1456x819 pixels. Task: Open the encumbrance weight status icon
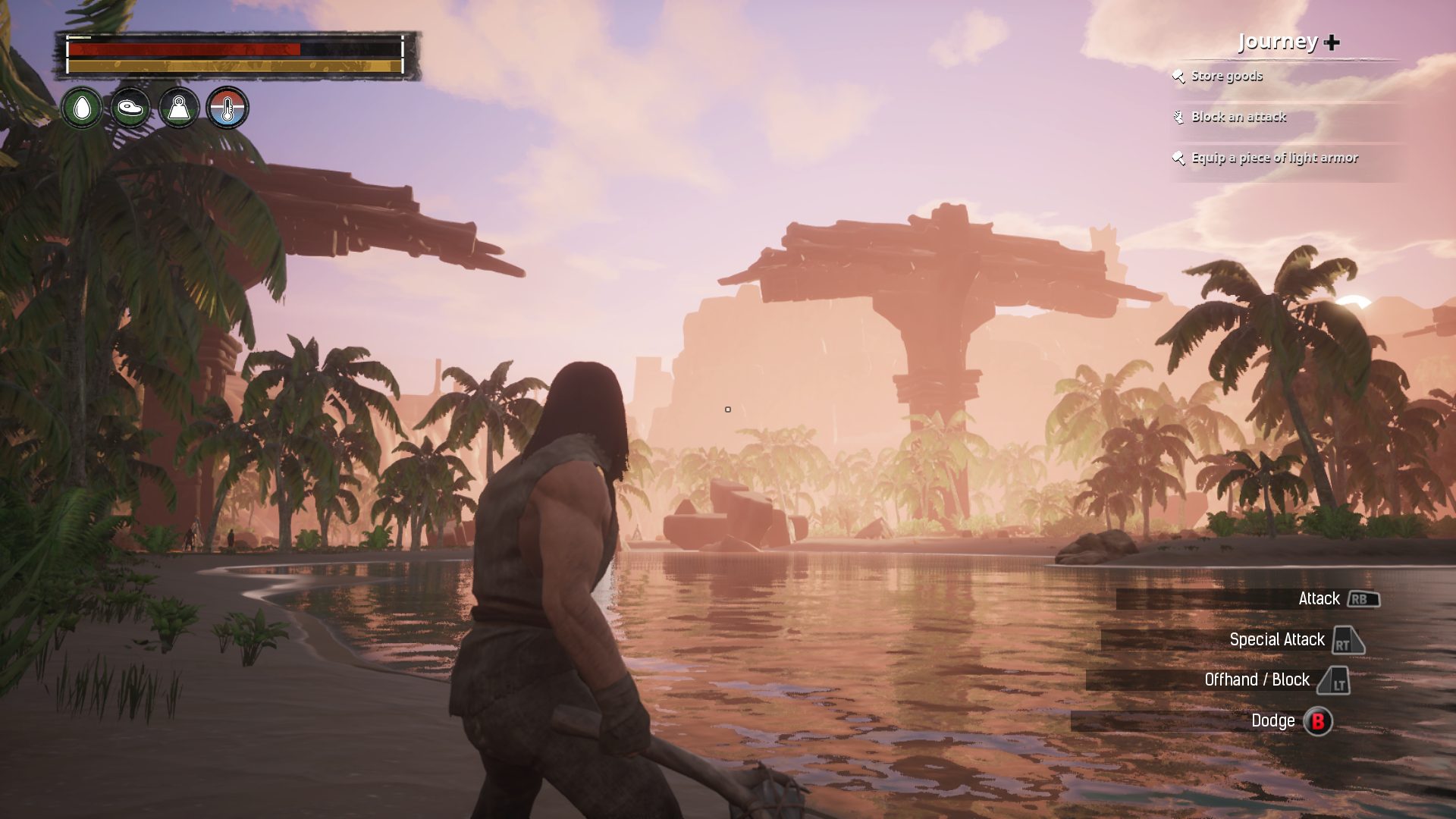(178, 108)
